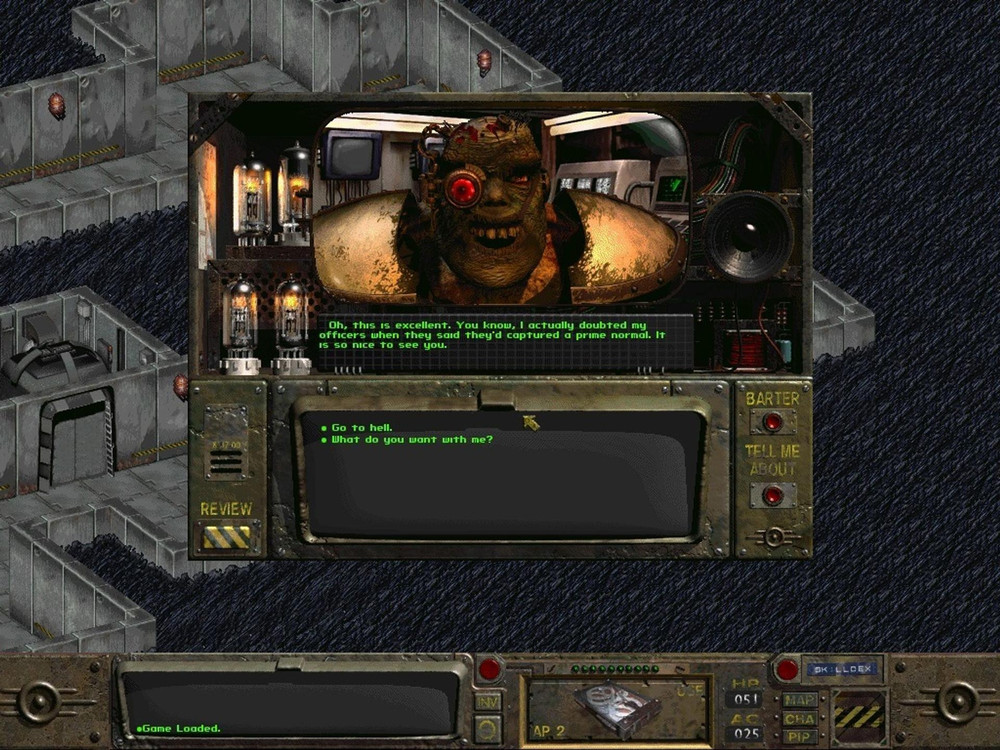Viewport: 1000px width, 750px height.
Task: Open the inventory with the INV button
Action: [x=488, y=702]
